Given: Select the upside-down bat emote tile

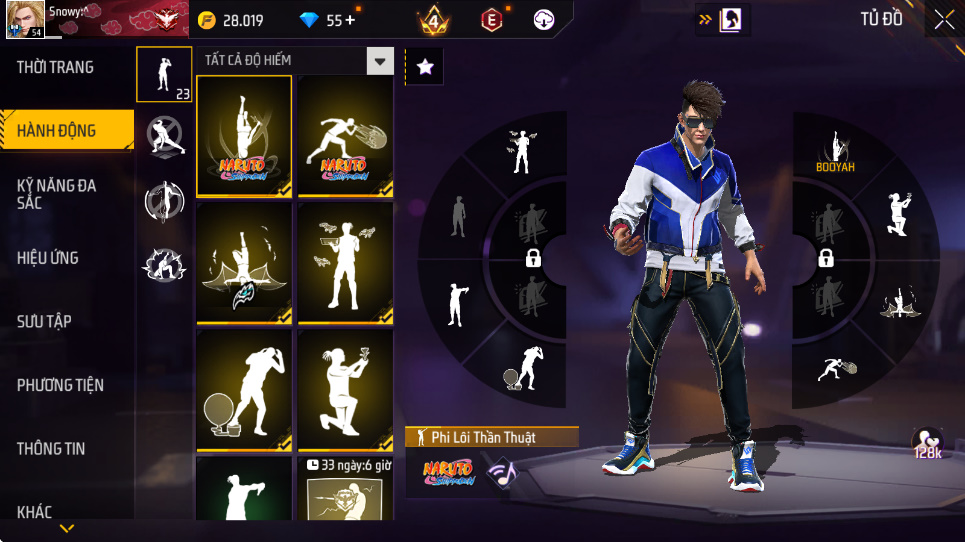Looking at the screenshot, I should point(244,263).
